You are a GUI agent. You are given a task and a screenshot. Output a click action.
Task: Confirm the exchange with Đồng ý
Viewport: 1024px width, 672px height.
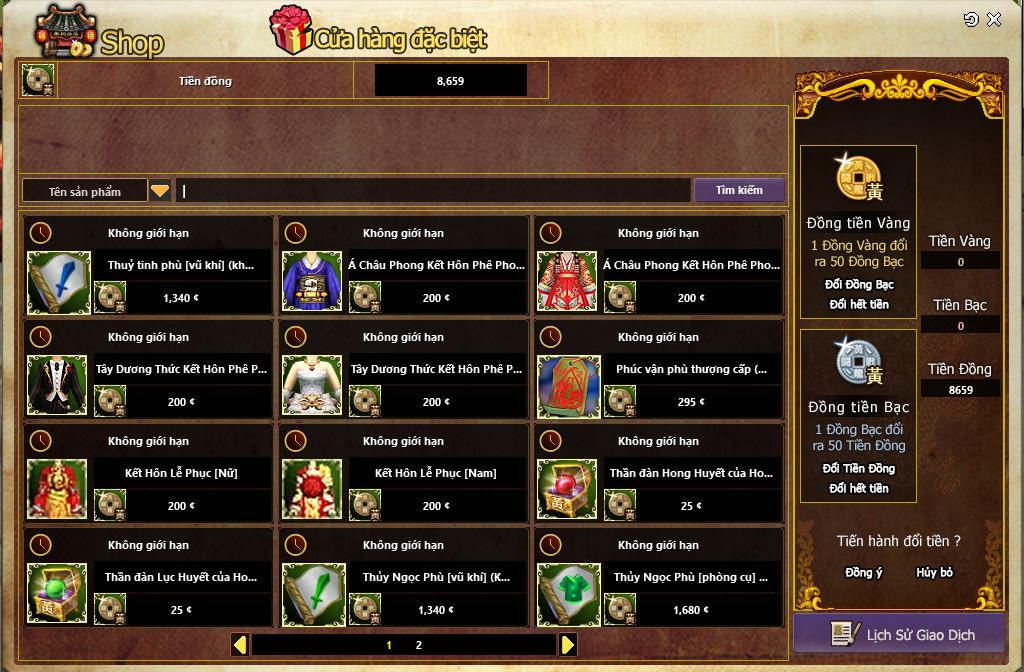tap(864, 573)
